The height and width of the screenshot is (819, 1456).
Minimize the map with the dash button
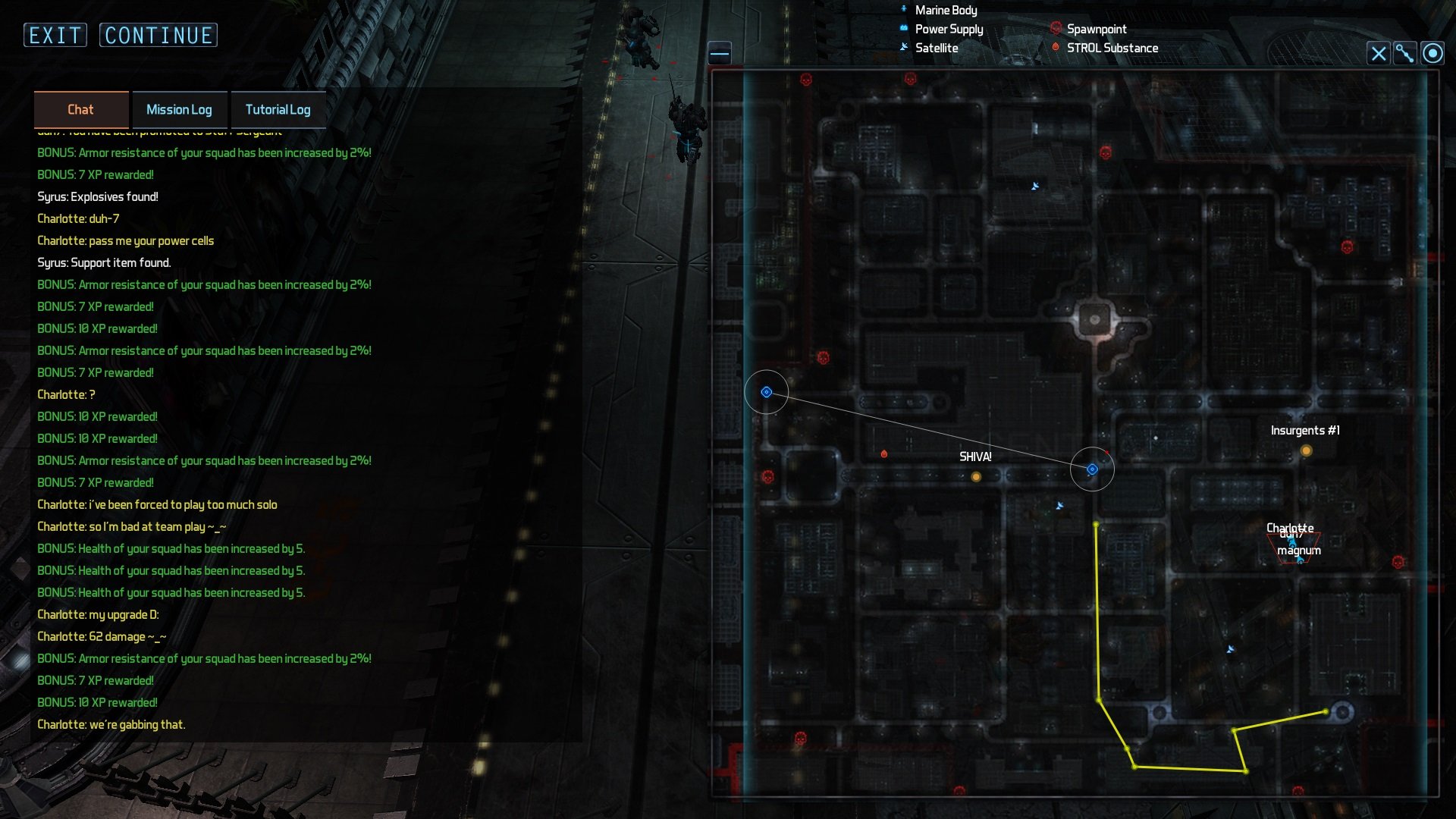(x=720, y=53)
